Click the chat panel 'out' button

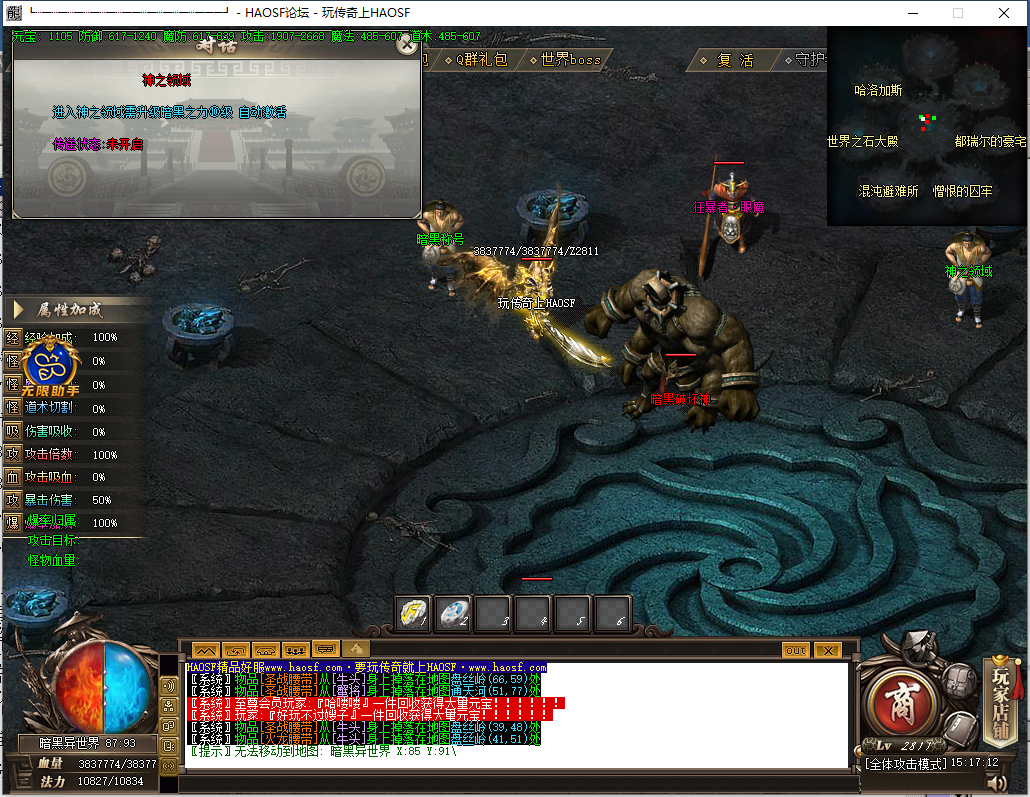pyautogui.click(x=796, y=650)
